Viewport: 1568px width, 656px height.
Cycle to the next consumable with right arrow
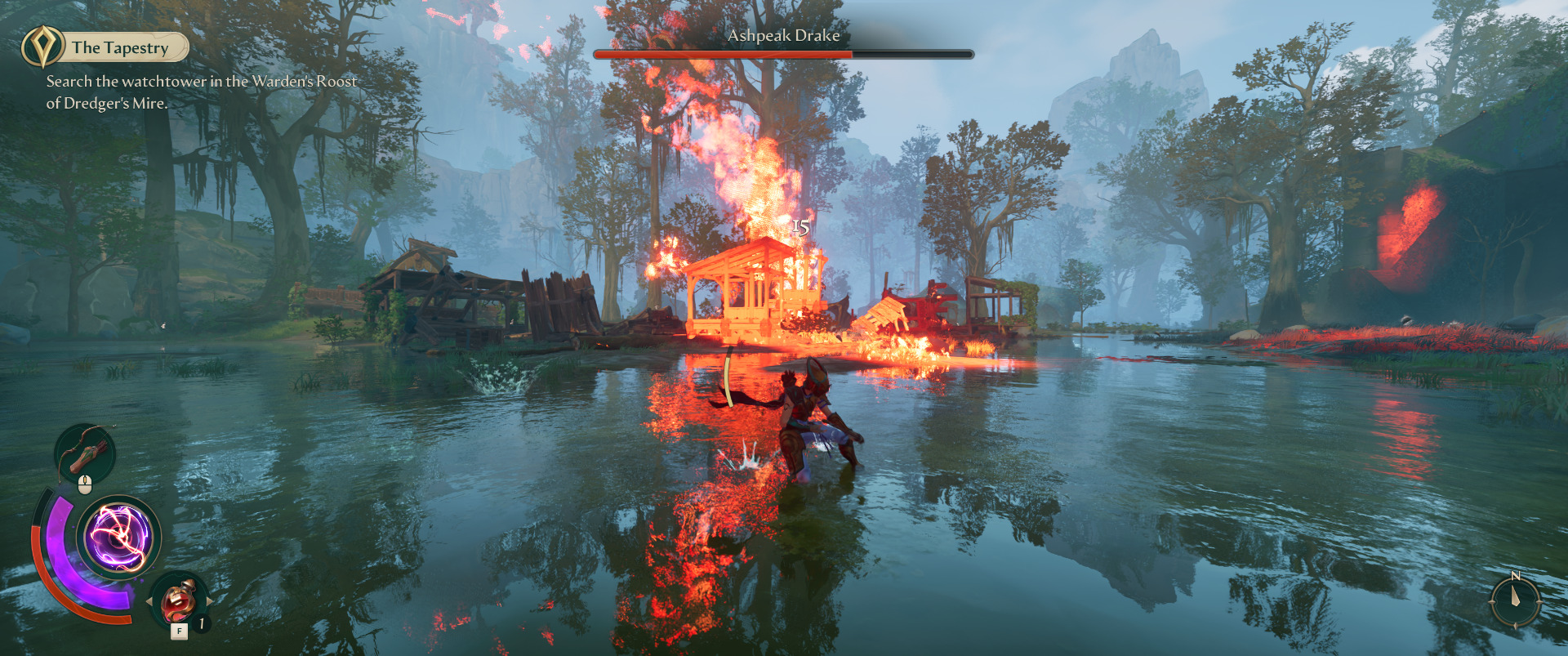210,601
